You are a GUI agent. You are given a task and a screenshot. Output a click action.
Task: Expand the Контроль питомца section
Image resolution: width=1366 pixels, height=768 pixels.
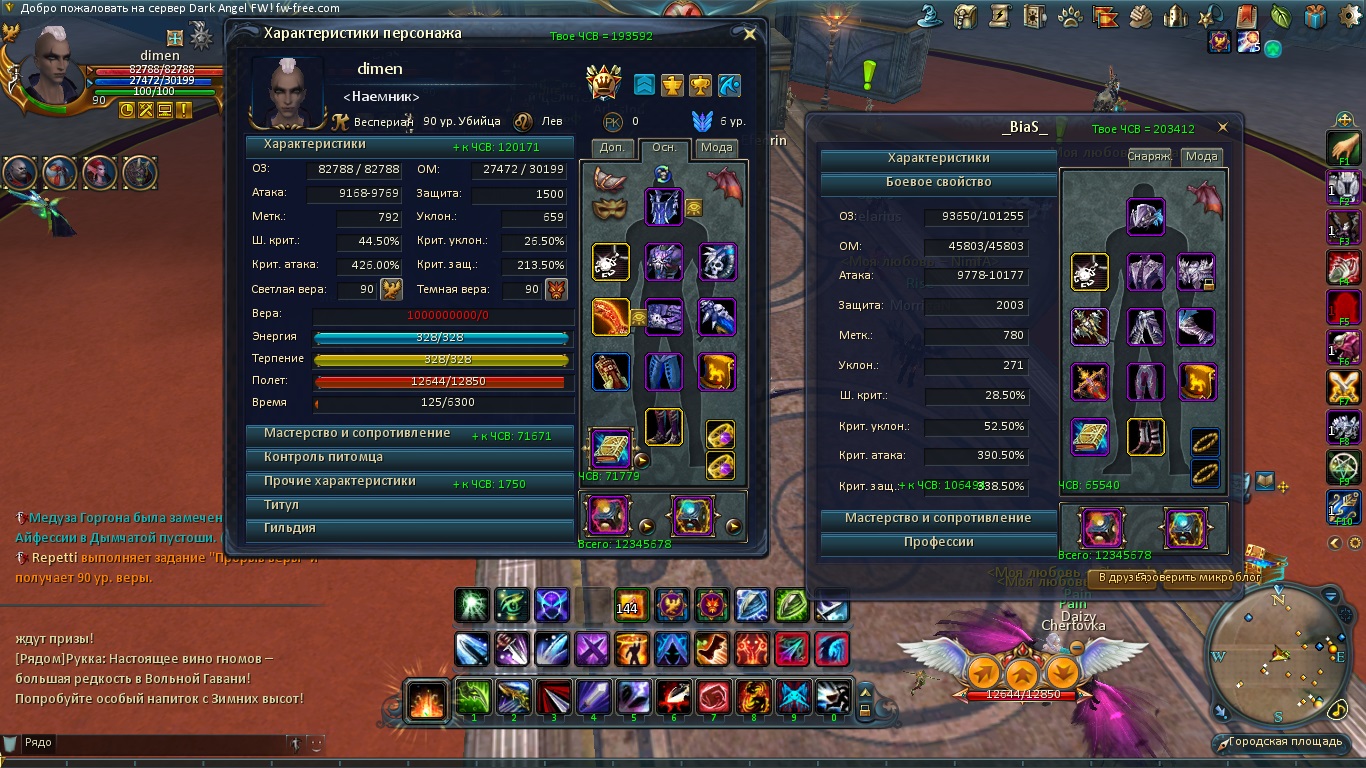coord(323,457)
